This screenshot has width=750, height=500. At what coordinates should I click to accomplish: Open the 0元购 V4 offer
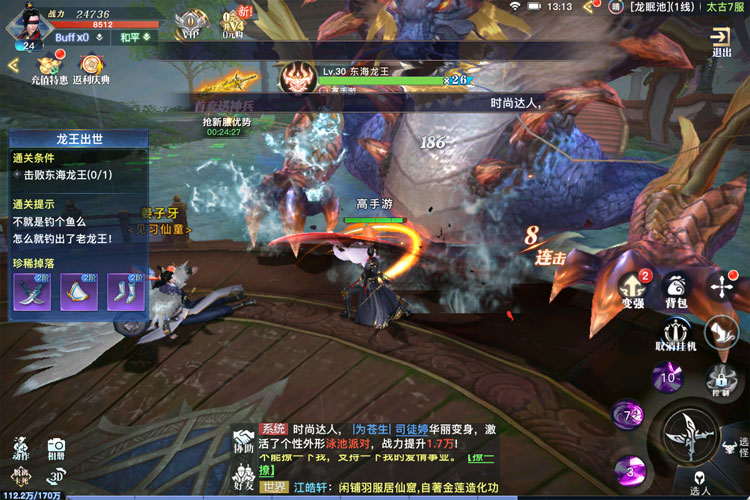click(x=234, y=24)
